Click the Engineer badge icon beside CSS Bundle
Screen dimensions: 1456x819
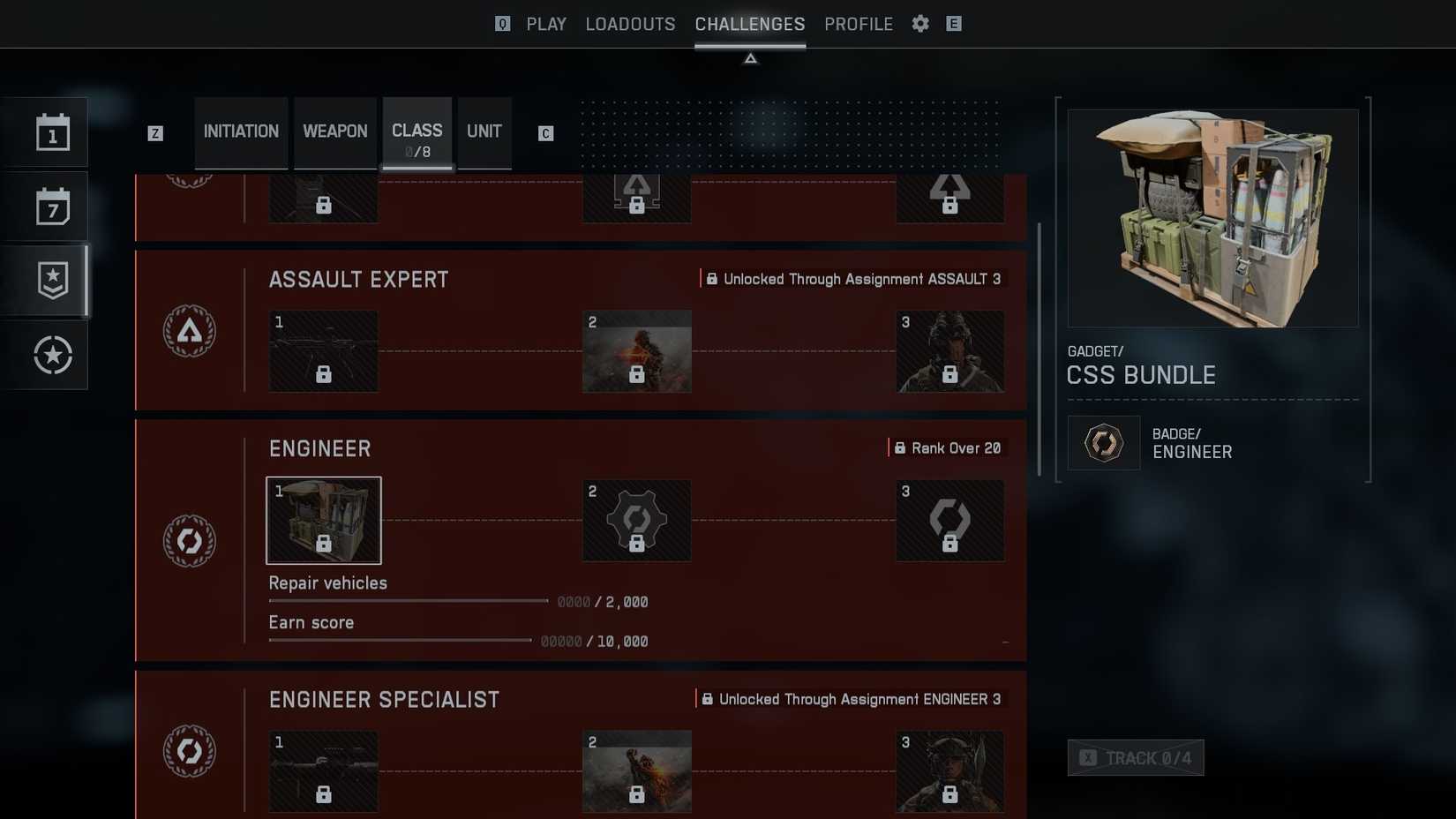pos(1103,442)
